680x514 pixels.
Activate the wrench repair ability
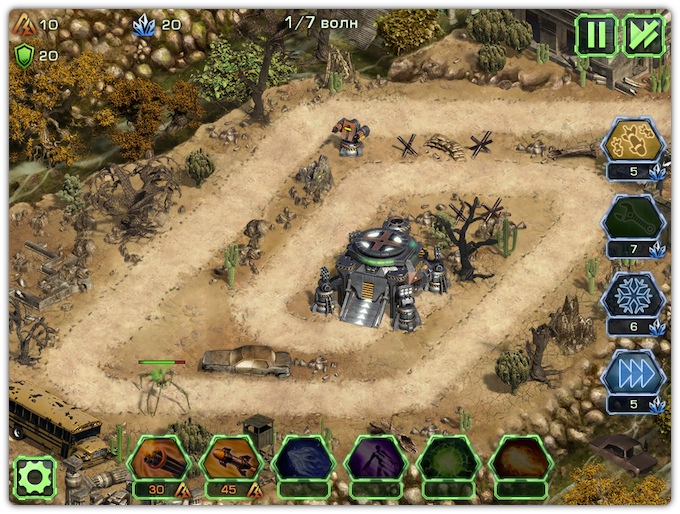(x=633, y=218)
